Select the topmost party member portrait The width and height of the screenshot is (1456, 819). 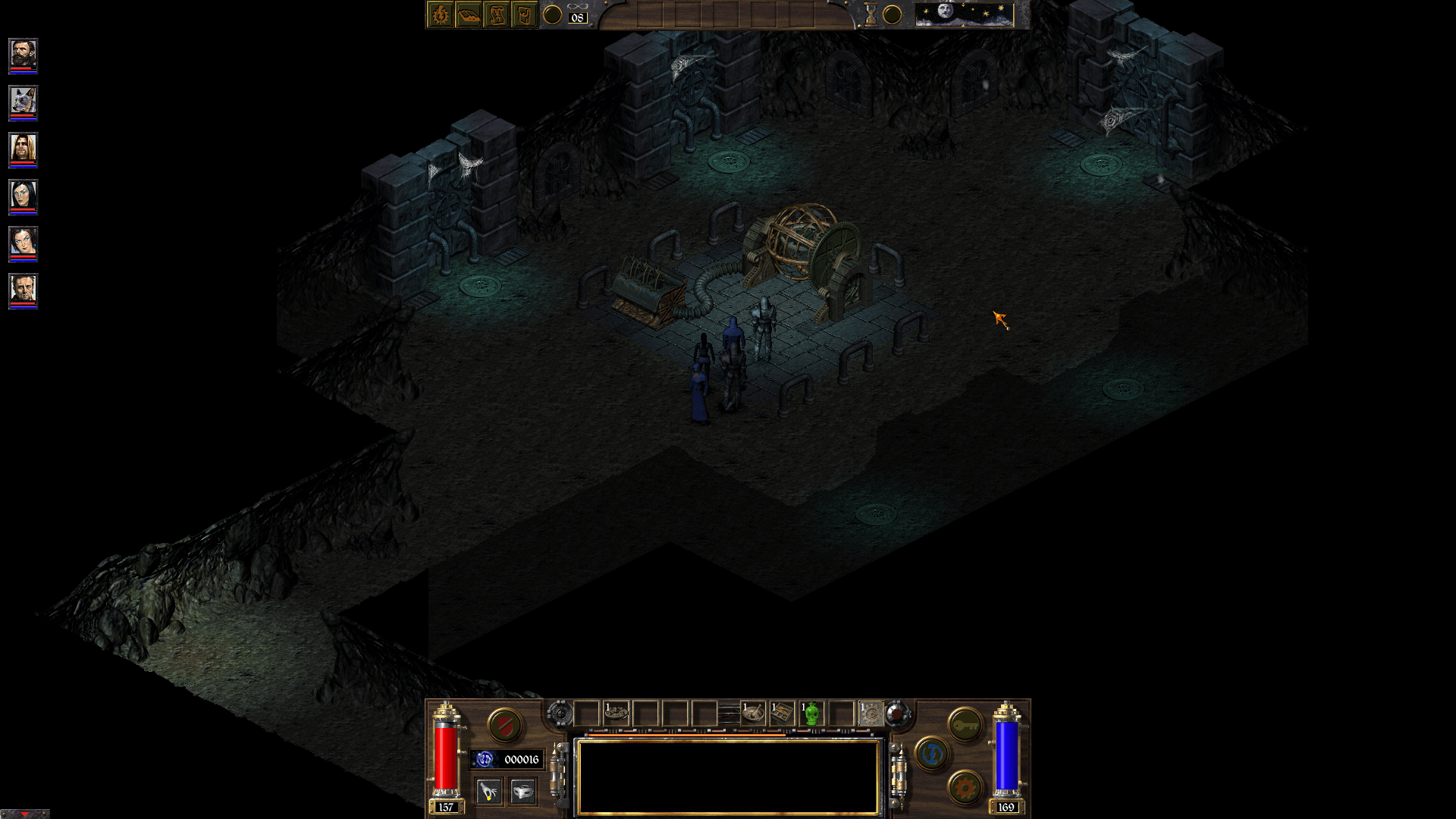coord(23,53)
